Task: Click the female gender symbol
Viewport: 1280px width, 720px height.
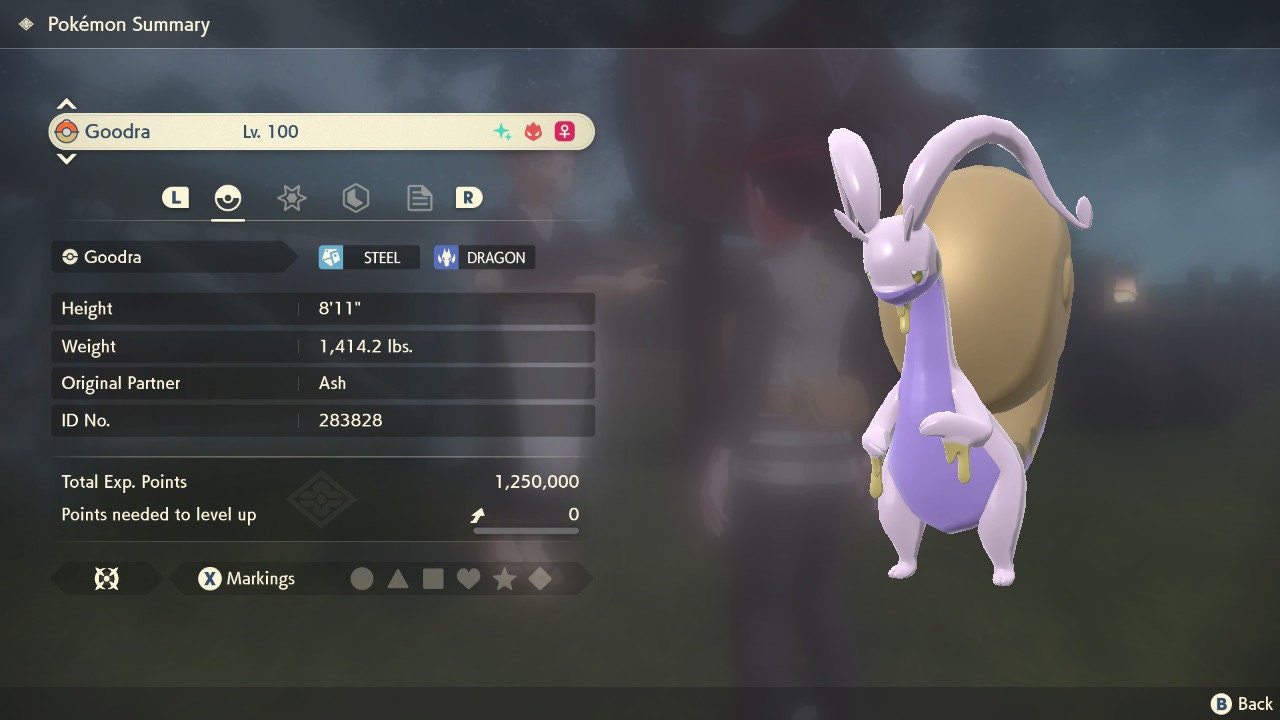Action: click(x=563, y=131)
